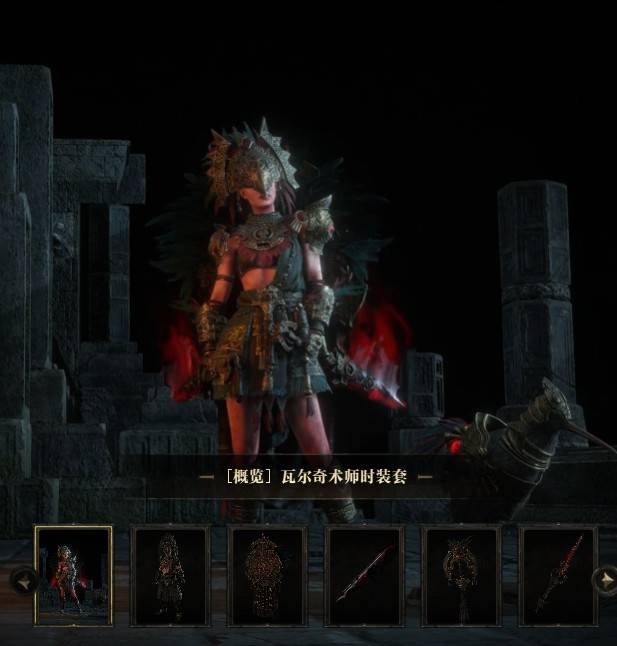Select the highlighted full-outfit overview thumbnail

(x=73, y=575)
